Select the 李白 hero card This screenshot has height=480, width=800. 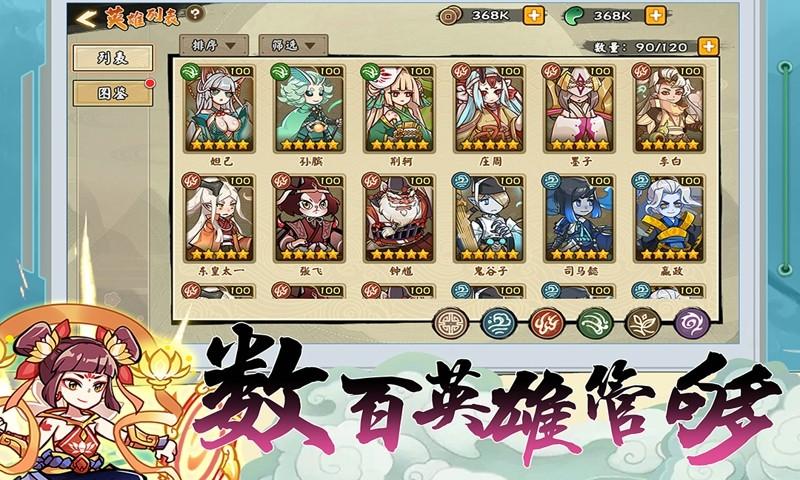668,108
